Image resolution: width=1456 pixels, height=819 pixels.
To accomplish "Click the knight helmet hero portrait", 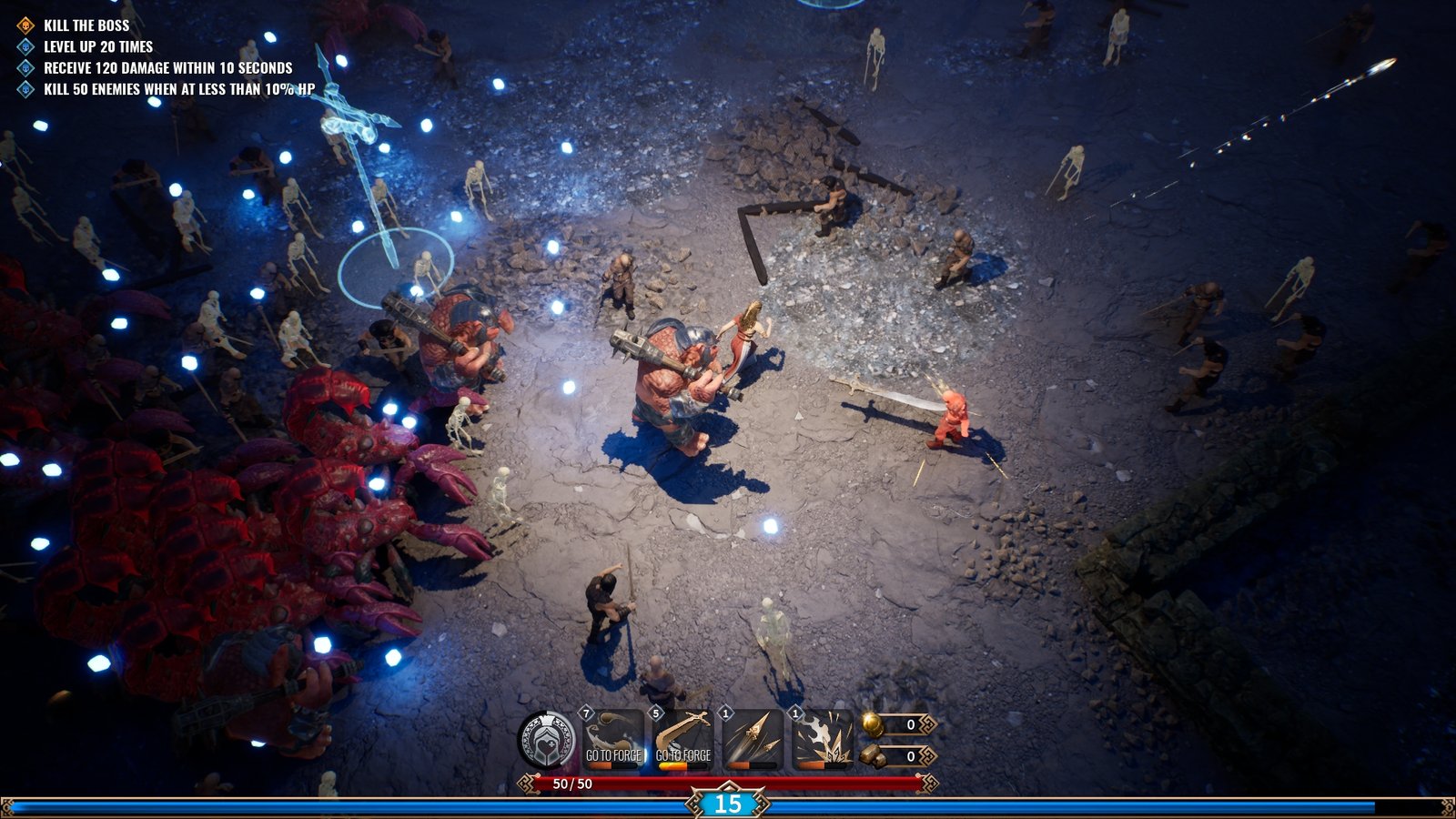I will 547,739.
